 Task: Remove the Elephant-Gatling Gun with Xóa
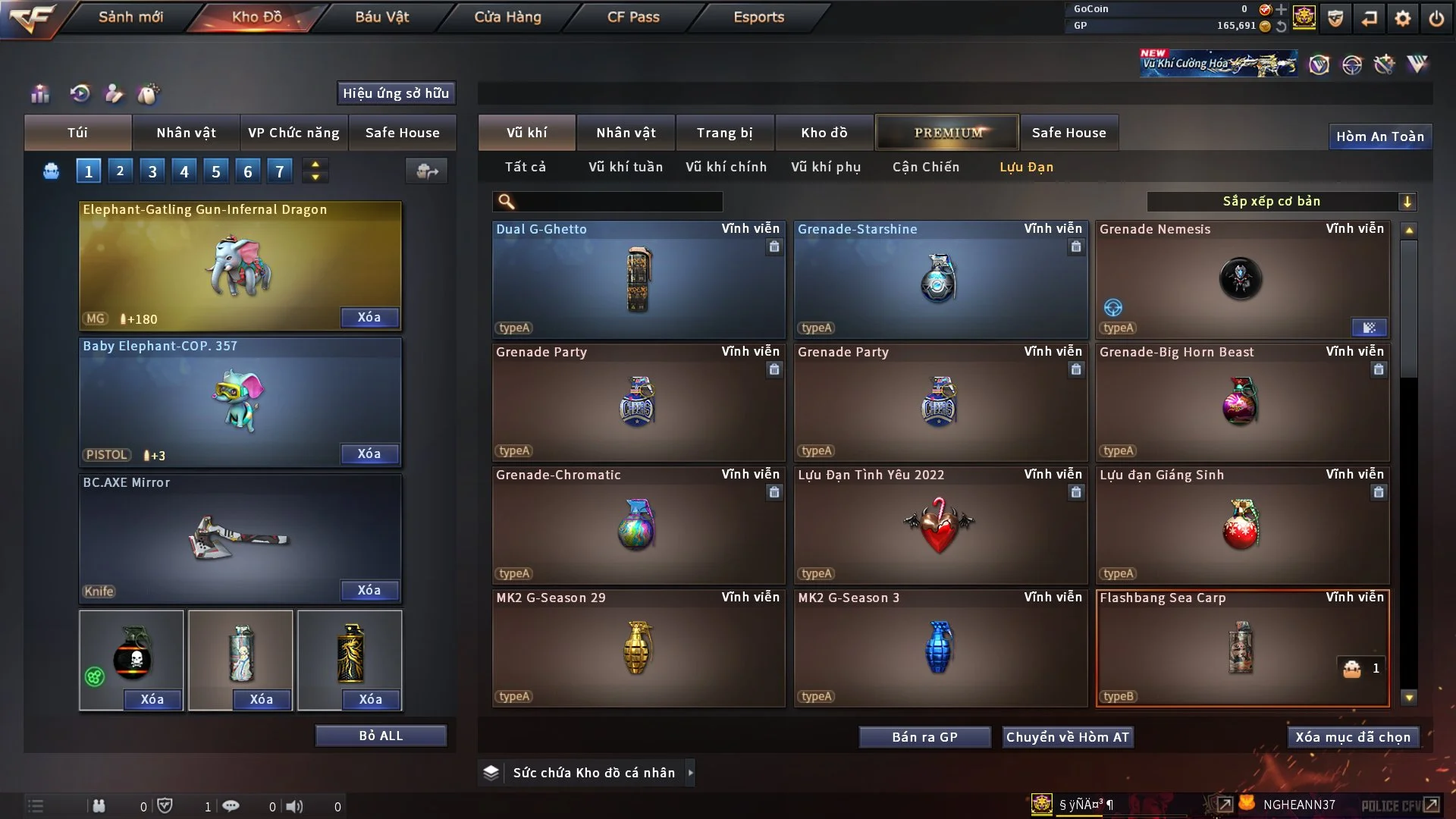tap(369, 317)
